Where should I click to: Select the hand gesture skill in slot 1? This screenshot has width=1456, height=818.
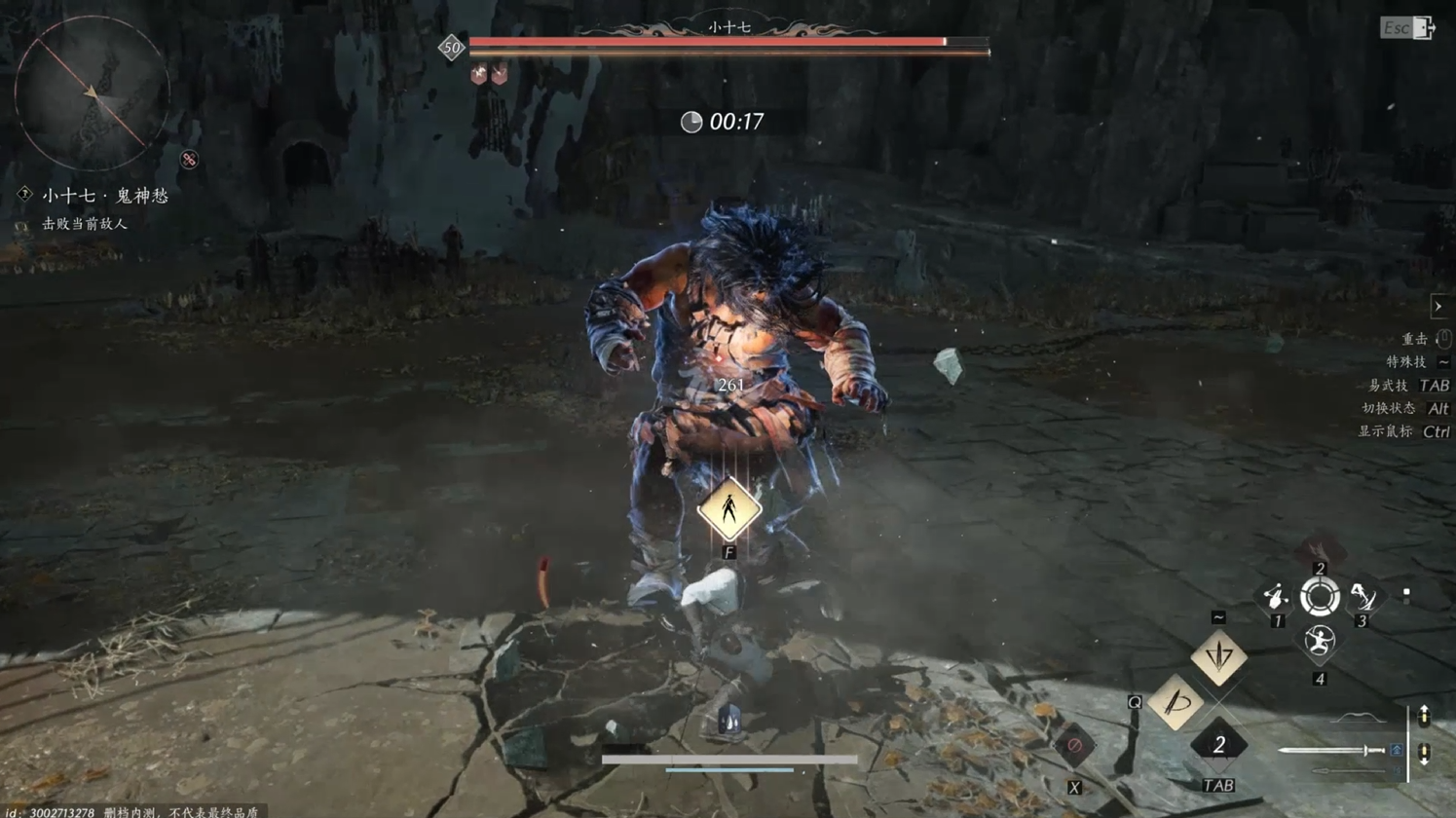pos(1275,596)
